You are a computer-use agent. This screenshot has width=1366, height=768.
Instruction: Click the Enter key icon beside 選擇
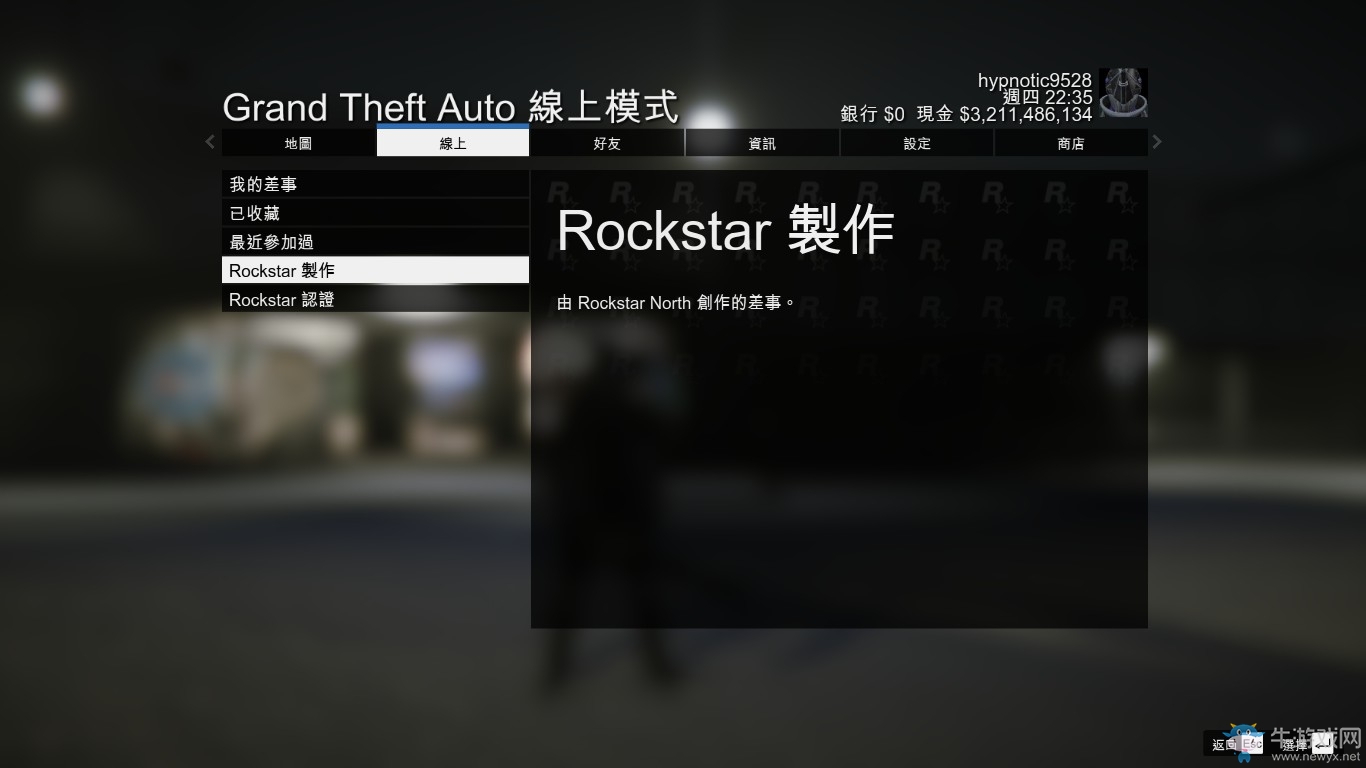coord(1322,744)
